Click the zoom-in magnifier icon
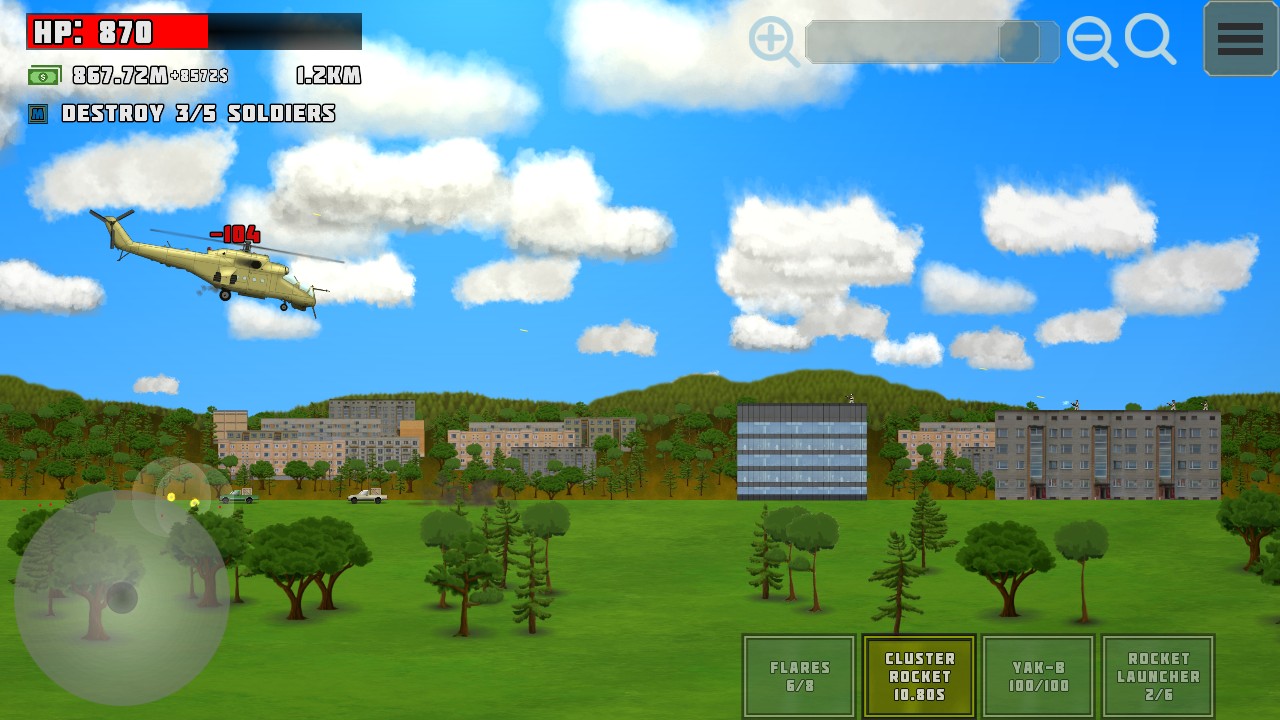This screenshot has width=1280, height=720. tap(772, 41)
